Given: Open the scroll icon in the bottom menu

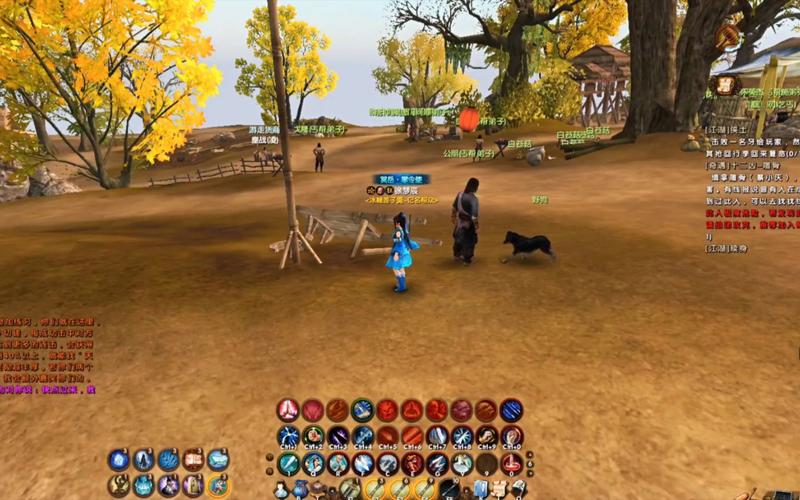Looking at the screenshot, I should click(497, 489).
